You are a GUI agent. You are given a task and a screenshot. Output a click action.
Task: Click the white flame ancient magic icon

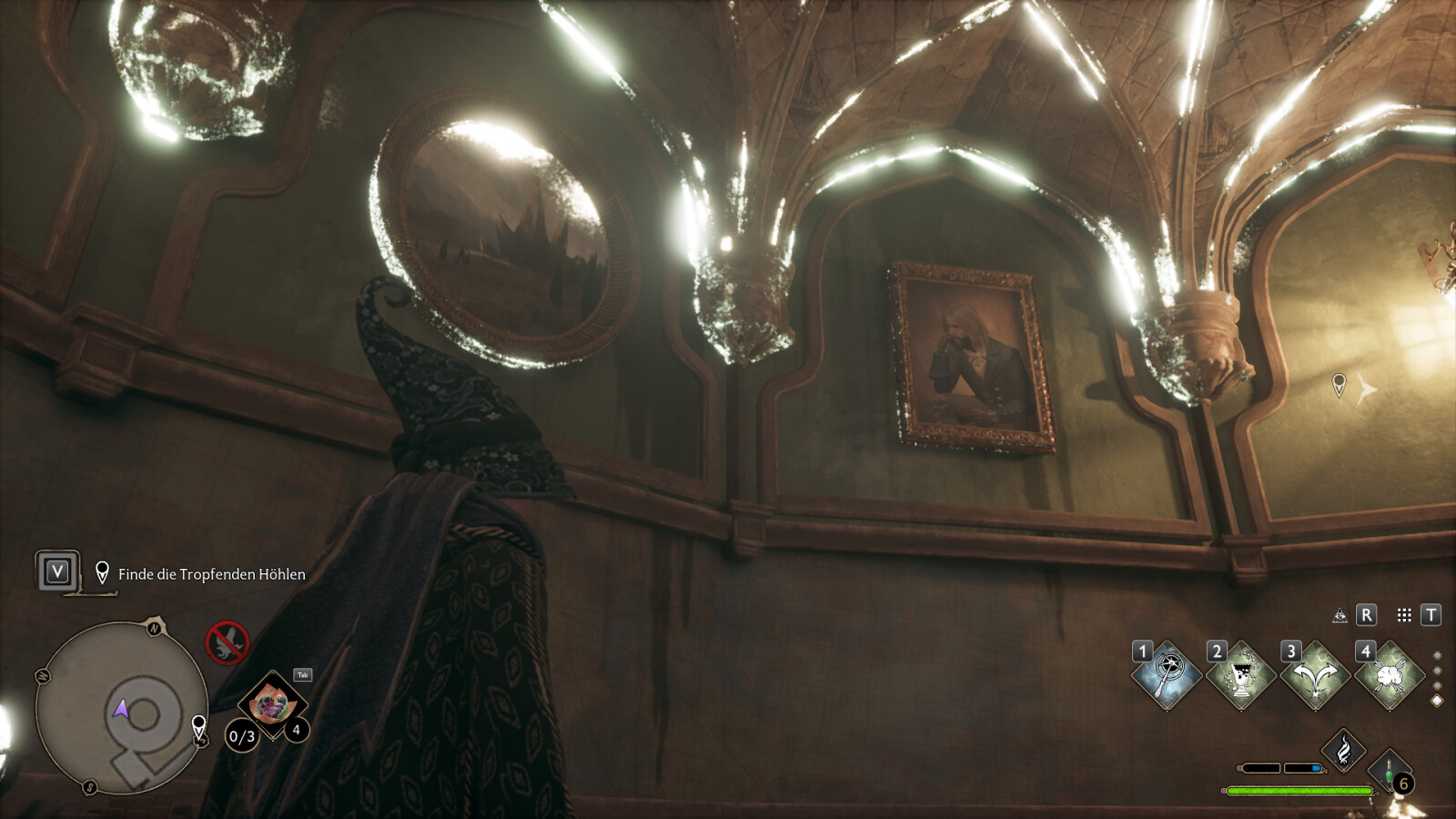[1343, 751]
